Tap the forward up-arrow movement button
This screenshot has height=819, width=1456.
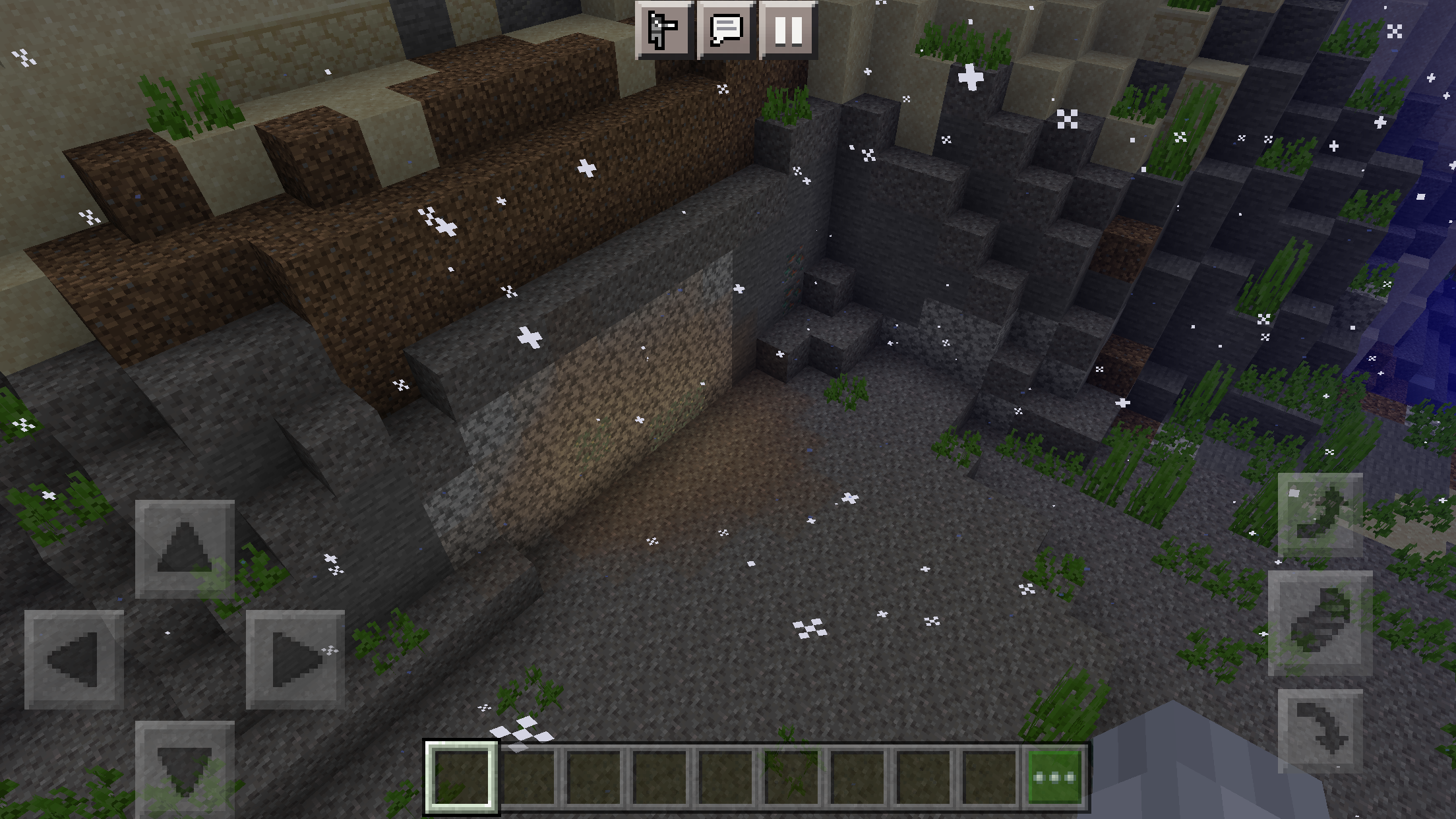point(185,549)
